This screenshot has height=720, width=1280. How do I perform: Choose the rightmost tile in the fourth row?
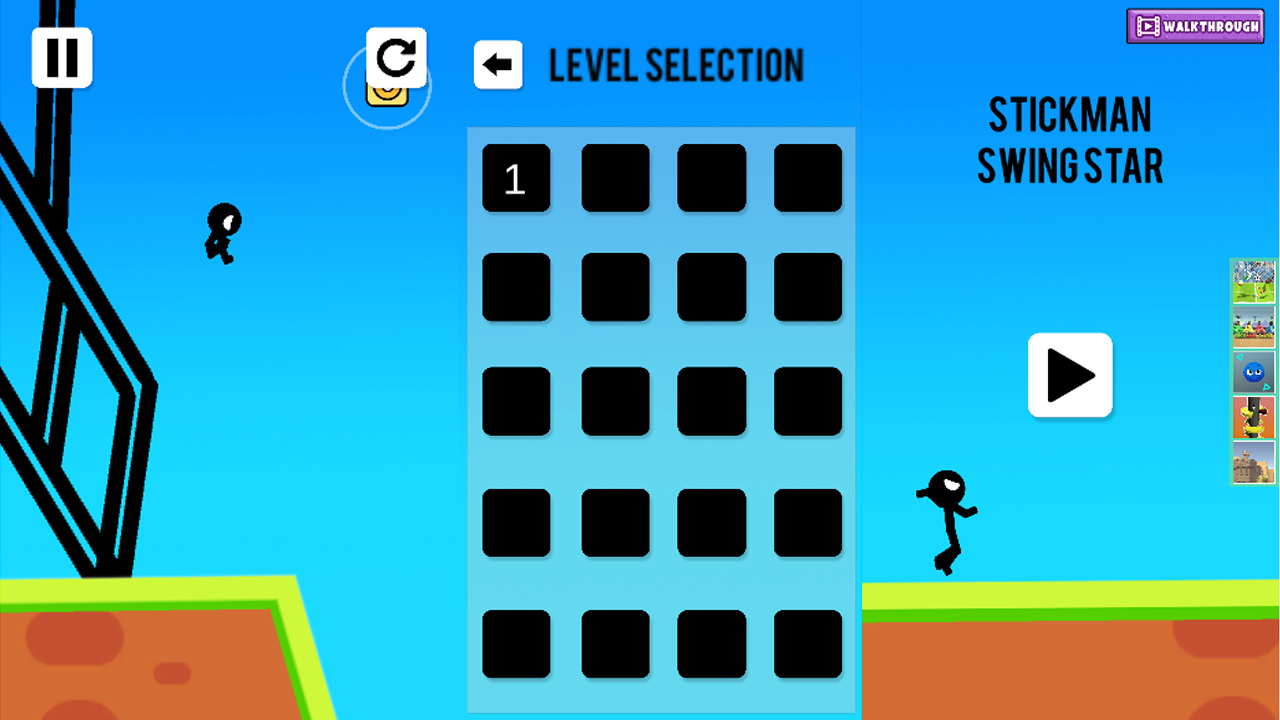[807, 521]
